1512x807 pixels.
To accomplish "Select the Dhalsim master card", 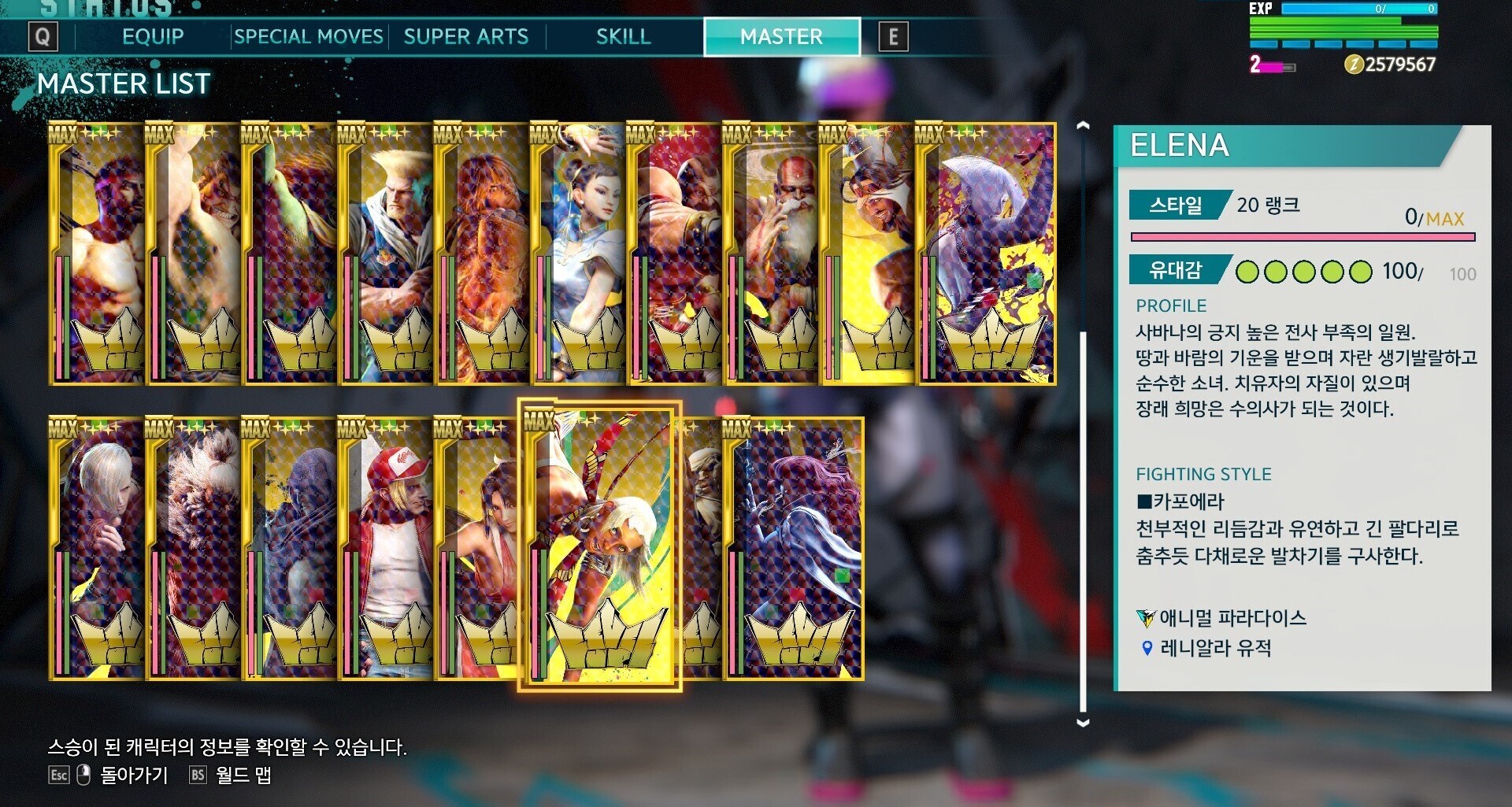I will [x=770, y=254].
